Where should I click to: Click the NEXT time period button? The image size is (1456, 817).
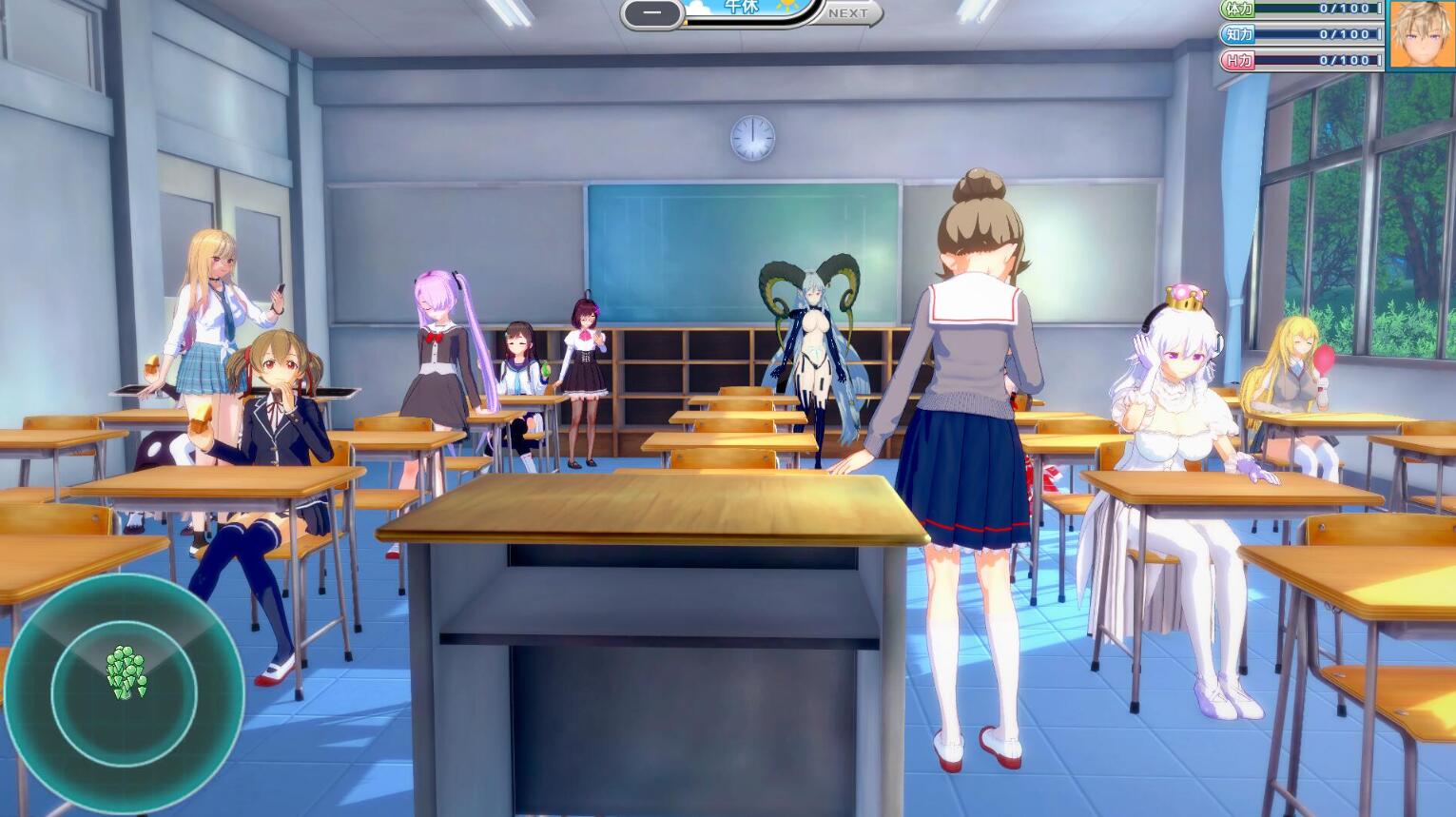tap(848, 12)
